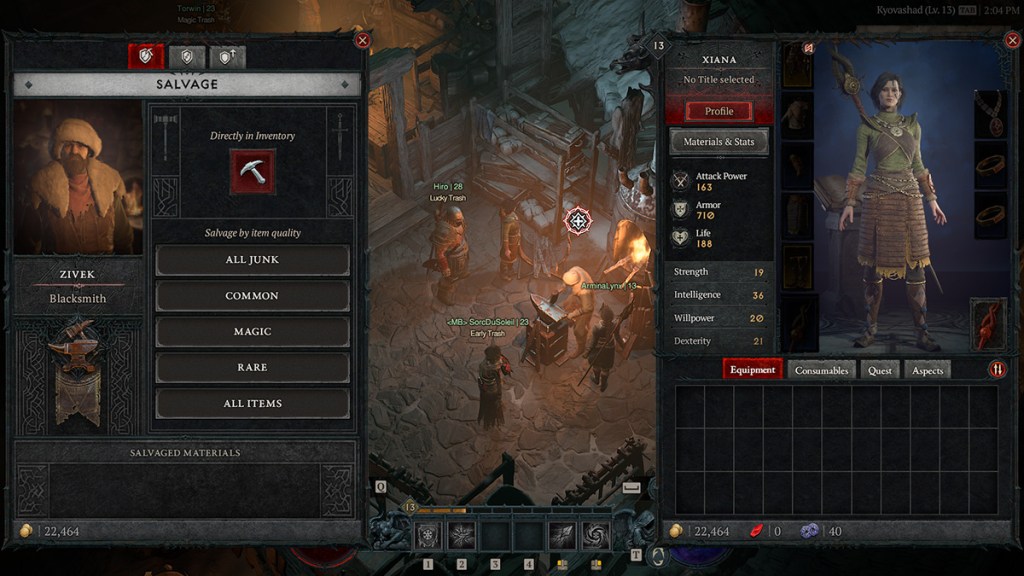Close the character inventory panel
The width and height of the screenshot is (1024, 576).
1011,41
